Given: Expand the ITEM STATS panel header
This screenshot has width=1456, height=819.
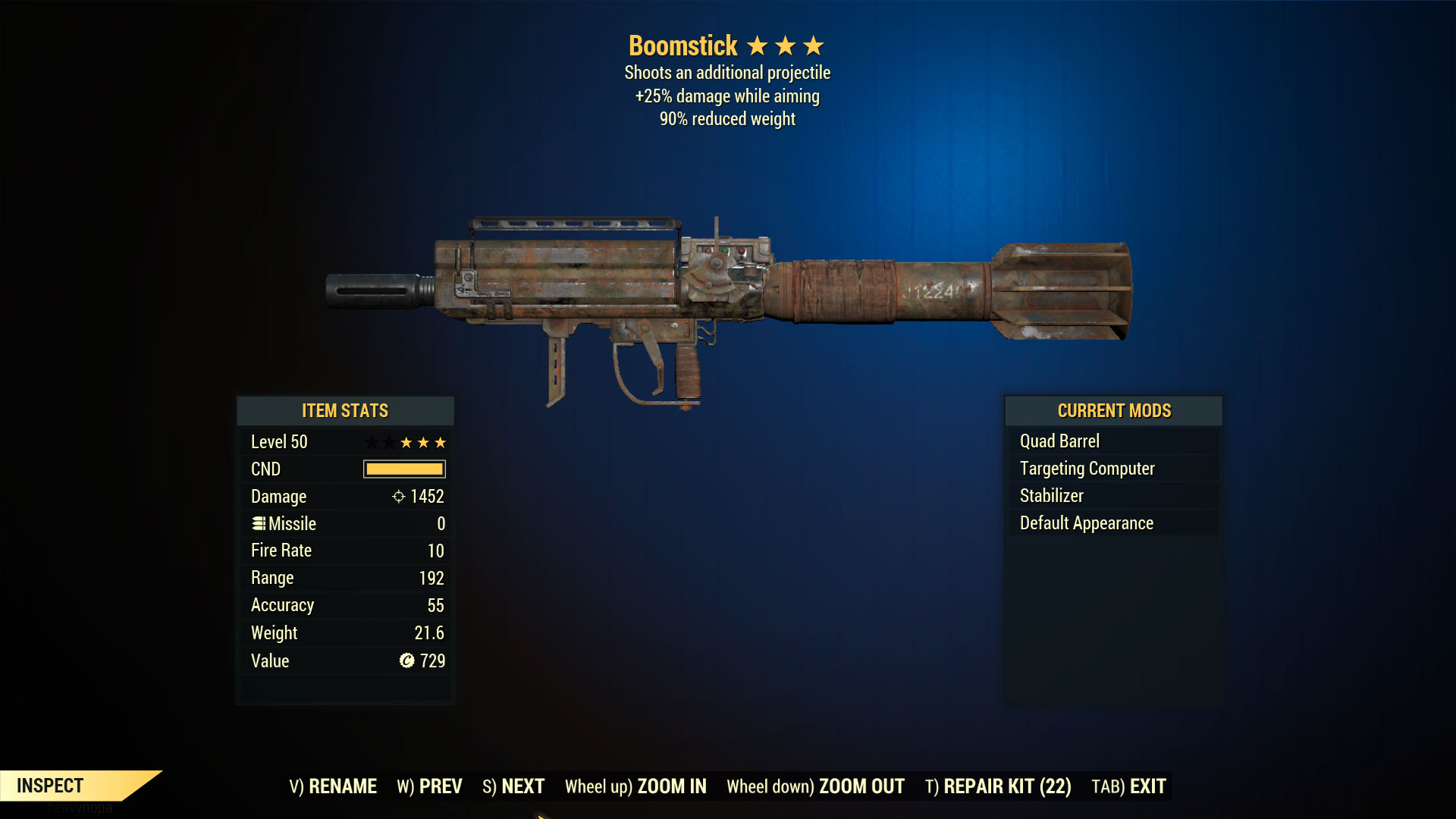Looking at the screenshot, I should click(344, 410).
